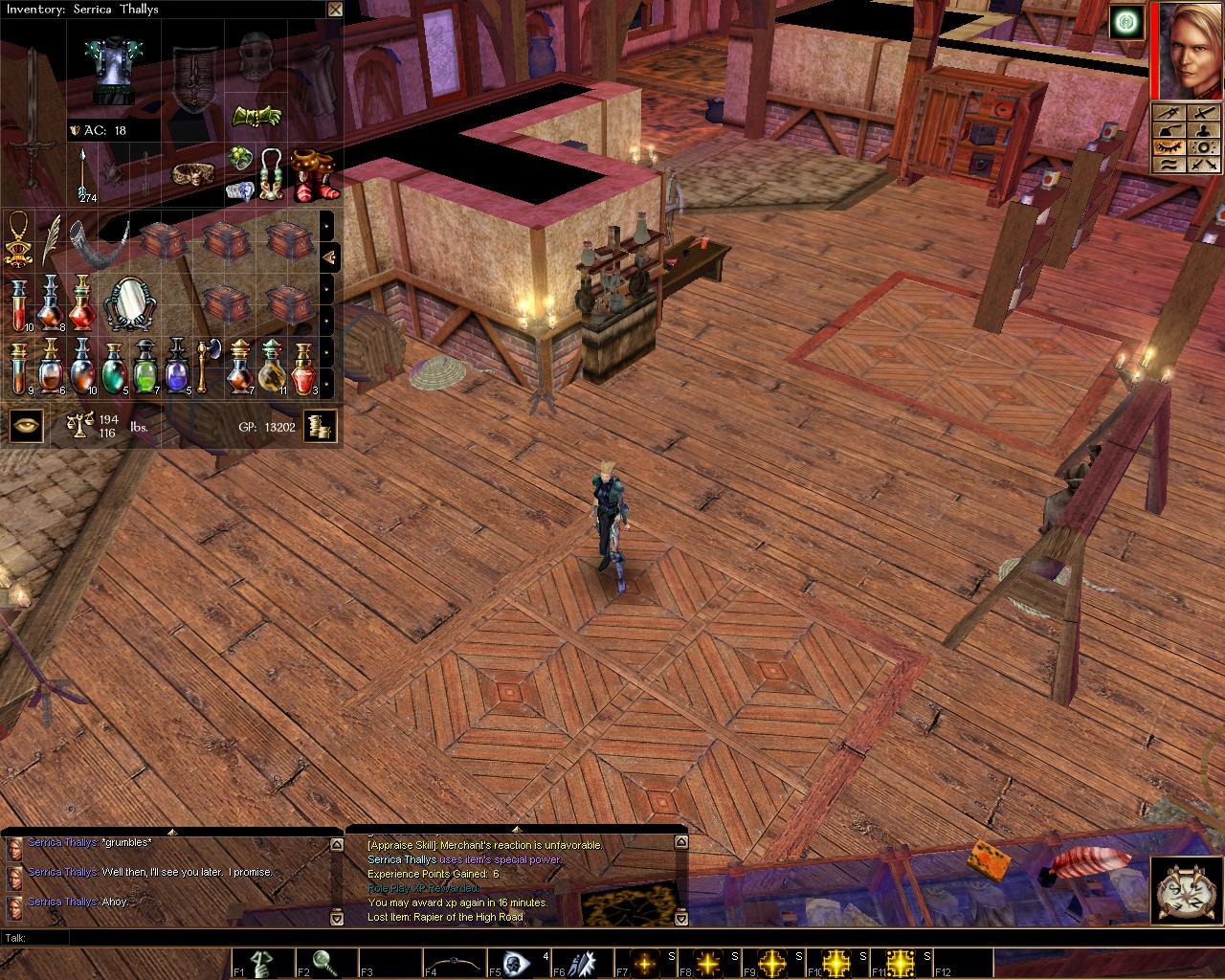Switch to the arrow-marked inventory page tab
Screen dimensions: 1225x980
(x=327, y=256)
